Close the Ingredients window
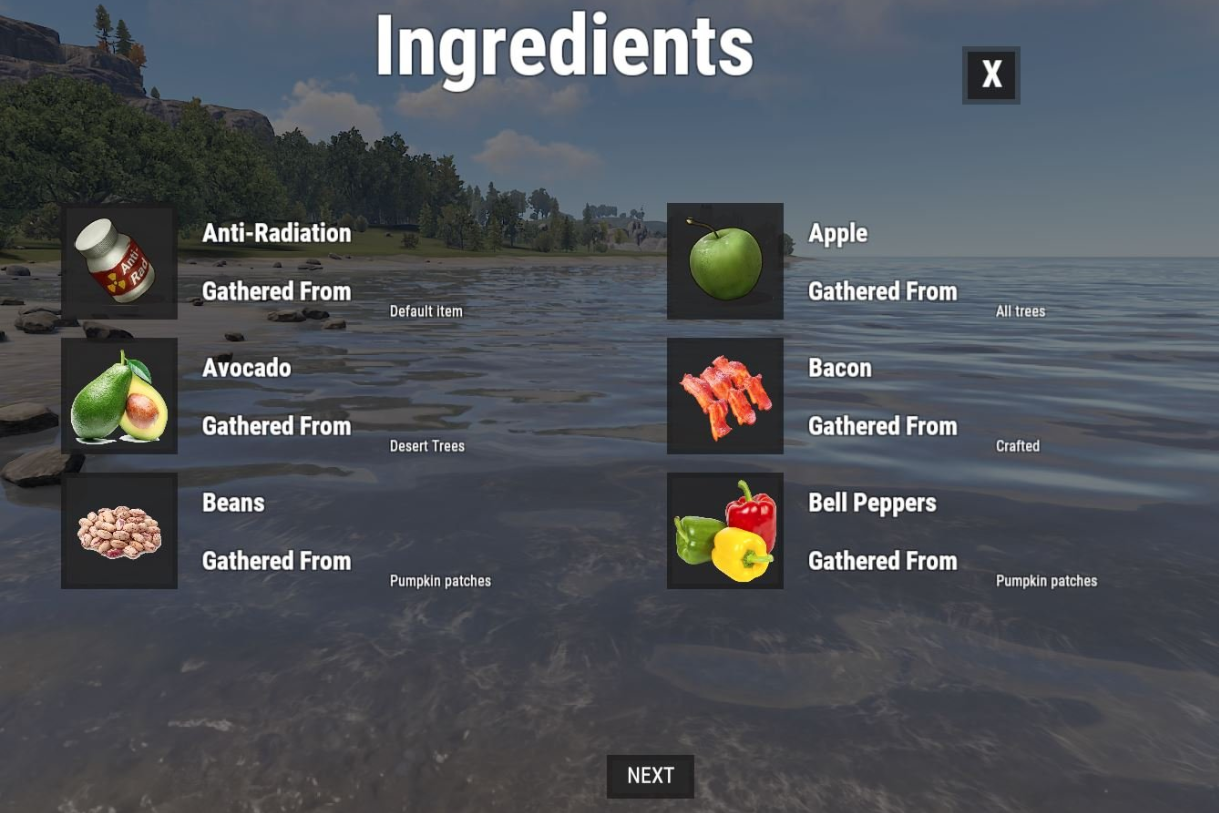Screen dimensions: 1219x813 991,75
